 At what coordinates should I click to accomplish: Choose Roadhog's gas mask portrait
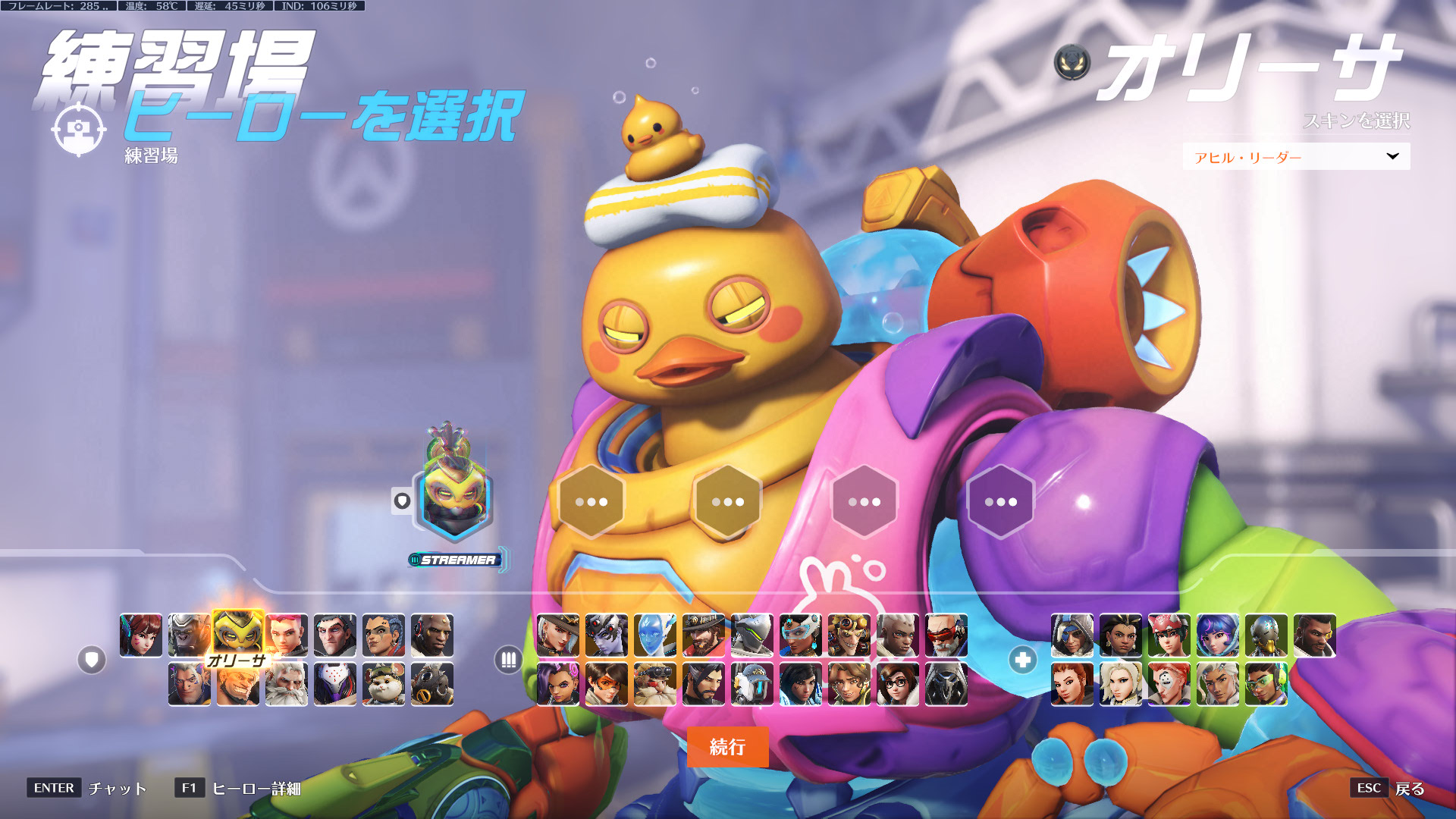point(432,684)
